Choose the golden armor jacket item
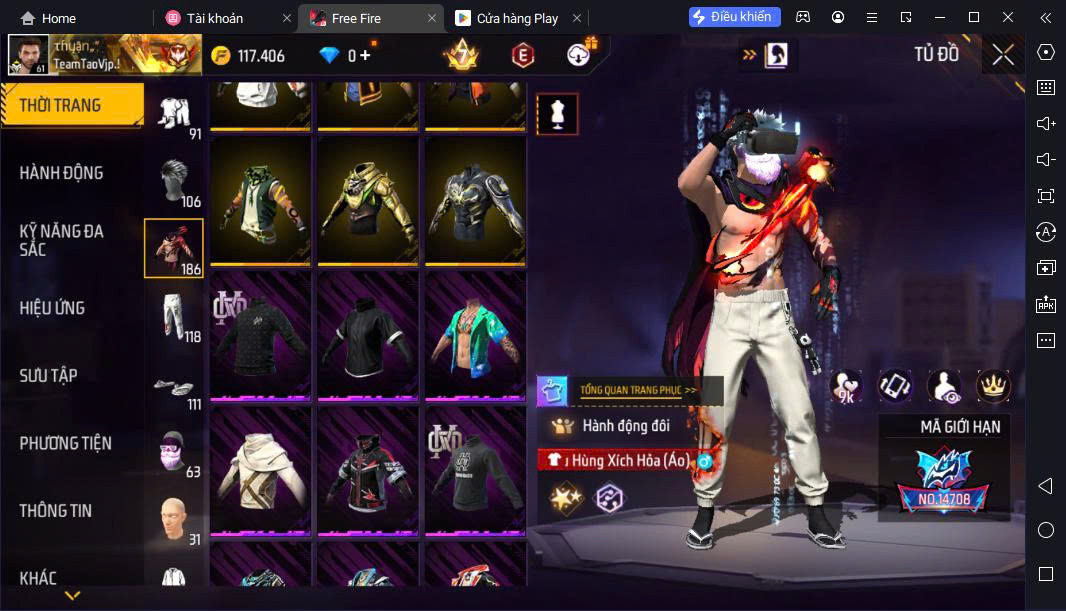 [x=368, y=200]
